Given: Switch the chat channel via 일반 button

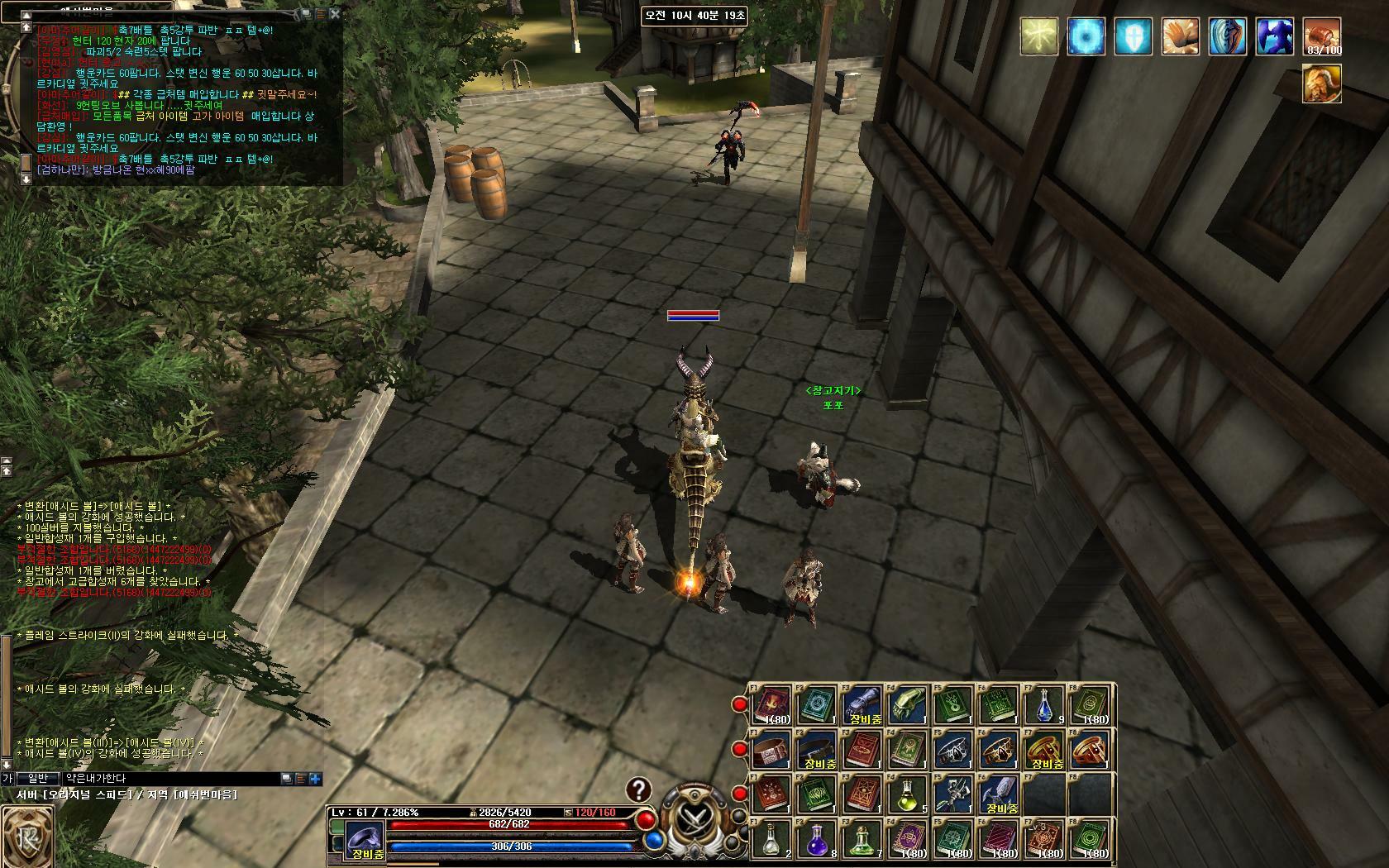Looking at the screenshot, I should tap(39, 779).
